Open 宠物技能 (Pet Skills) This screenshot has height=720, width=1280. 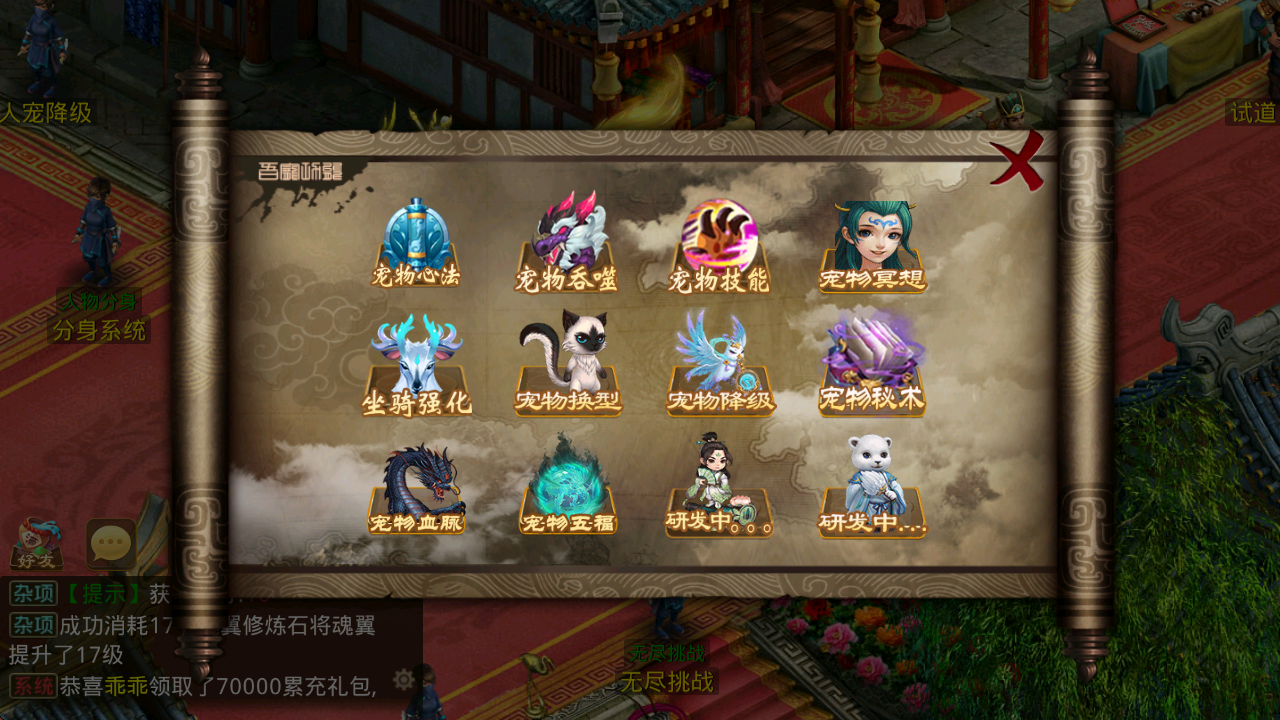click(x=719, y=235)
